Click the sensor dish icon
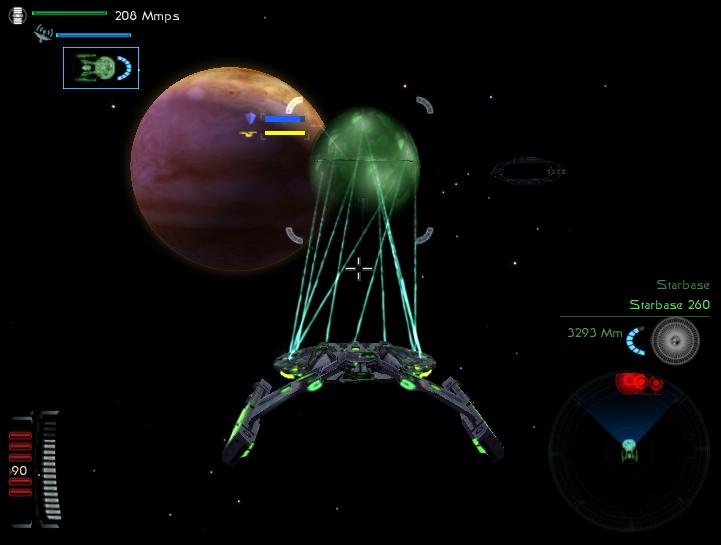The height and width of the screenshot is (545, 721). coord(43,34)
